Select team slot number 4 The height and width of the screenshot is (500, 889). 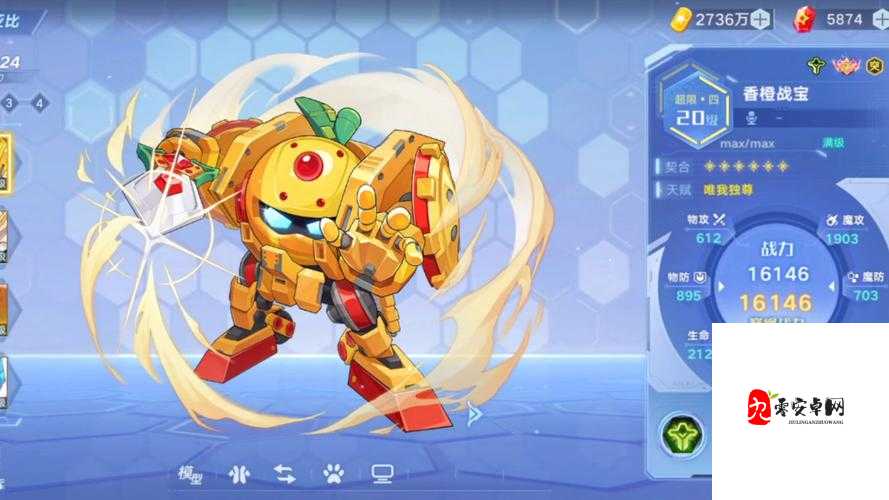tap(39, 102)
